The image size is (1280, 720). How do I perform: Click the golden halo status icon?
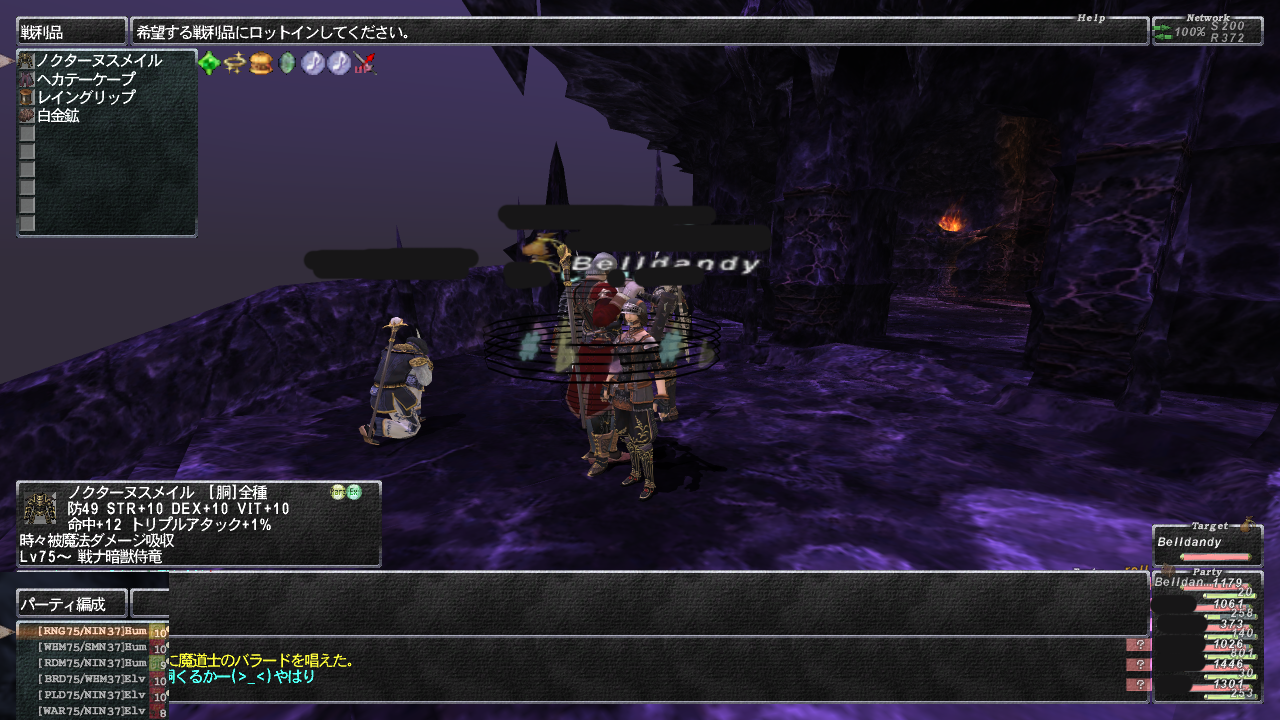coord(235,64)
